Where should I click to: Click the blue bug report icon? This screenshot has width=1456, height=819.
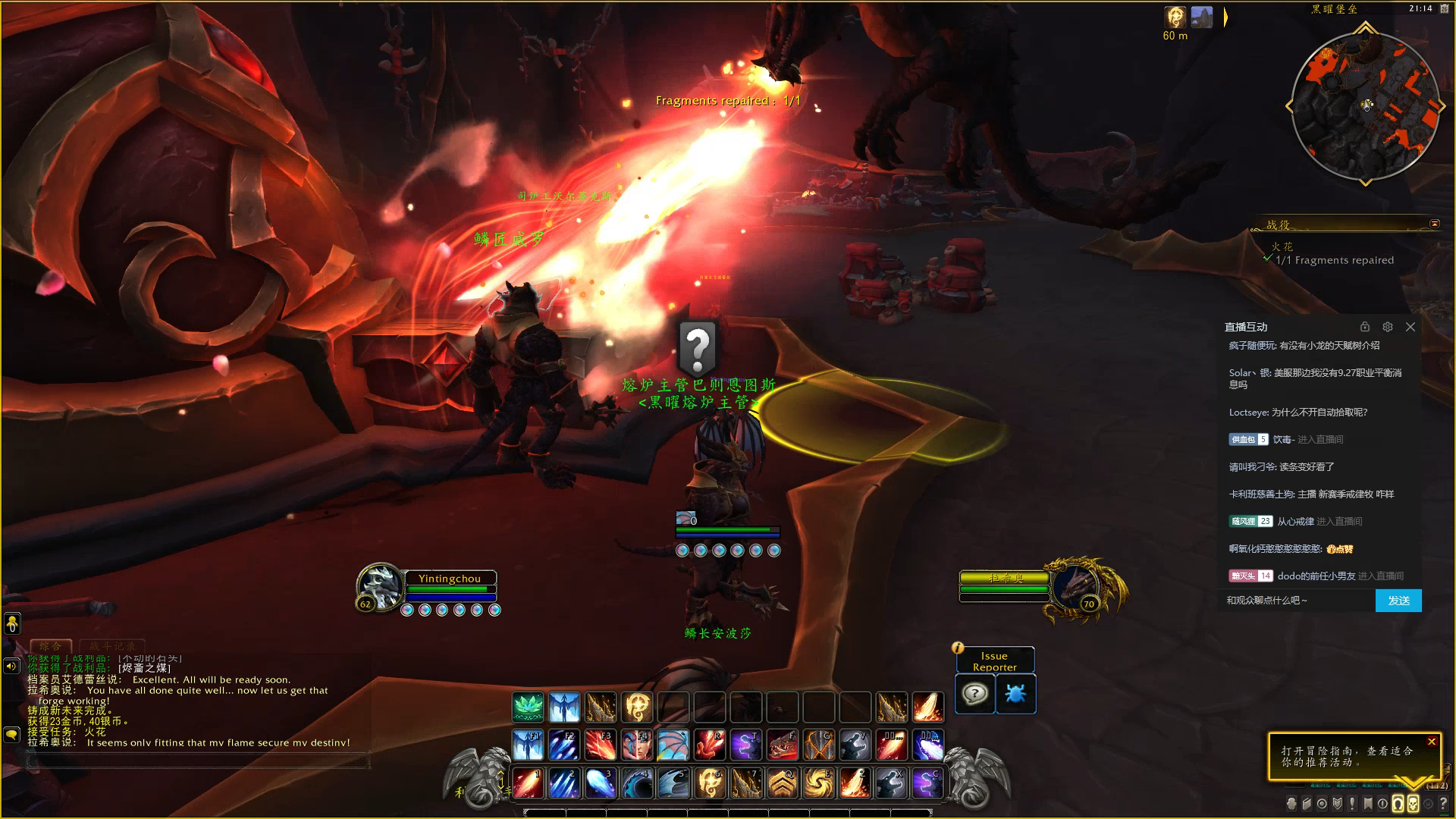[x=1015, y=693]
